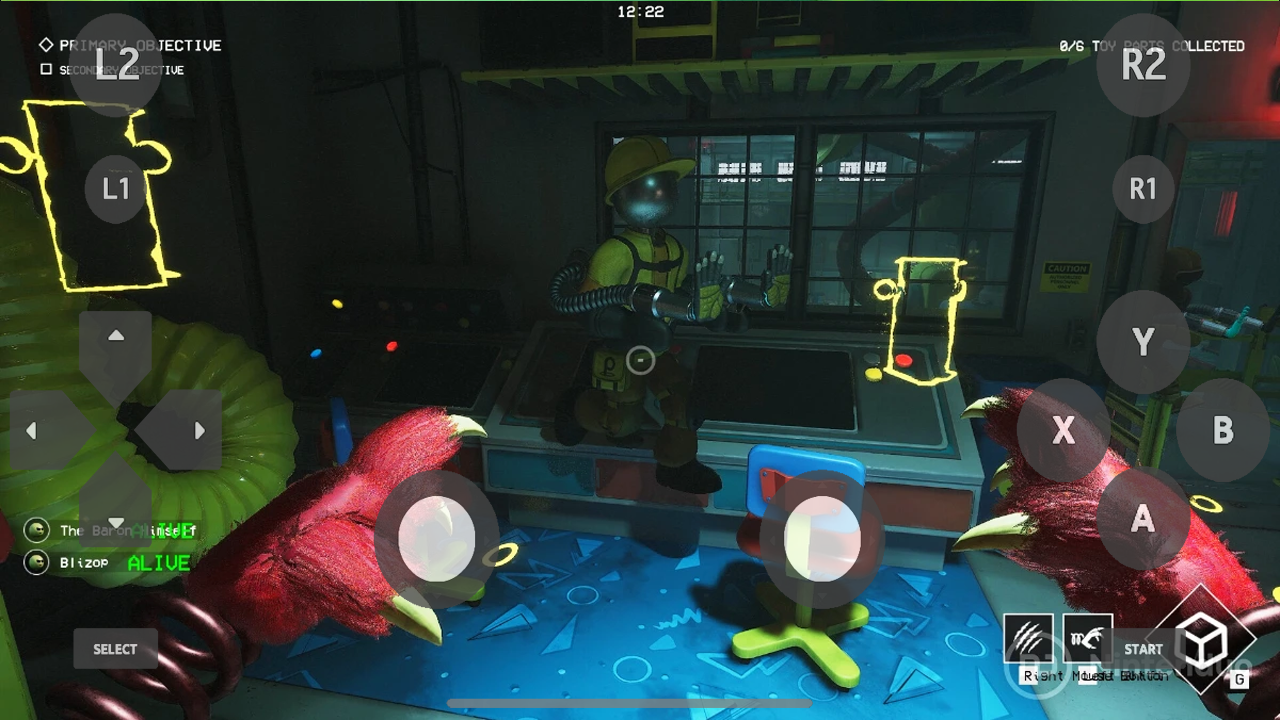Tap the down chevron above the character list

pos(116,521)
